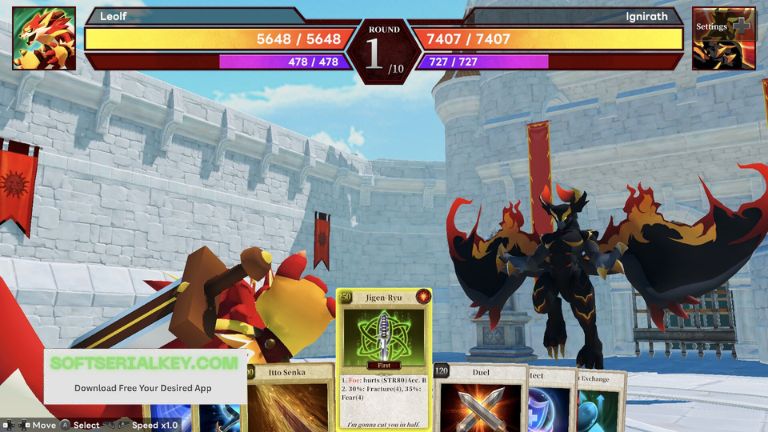Pick the Duel card with crossed swords
This screenshot has height=432, width=768.
click(482, 400)
